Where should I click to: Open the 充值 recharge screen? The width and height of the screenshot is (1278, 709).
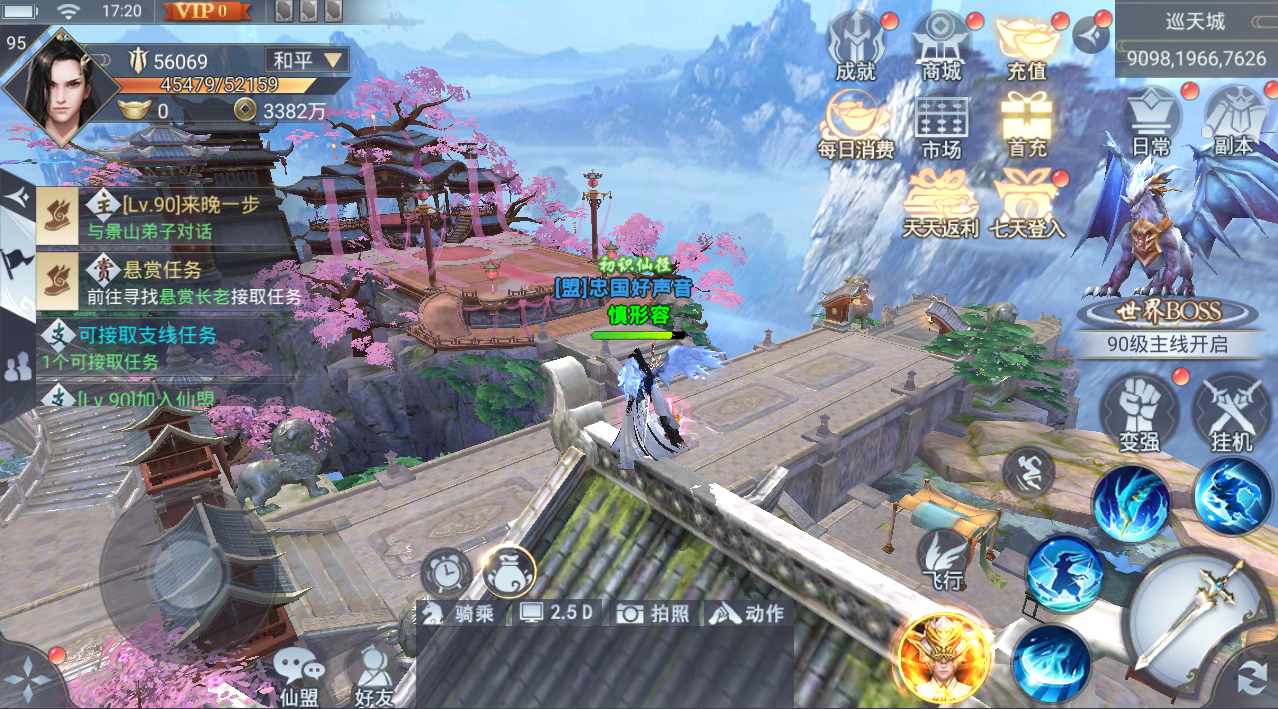[1027, 46]
